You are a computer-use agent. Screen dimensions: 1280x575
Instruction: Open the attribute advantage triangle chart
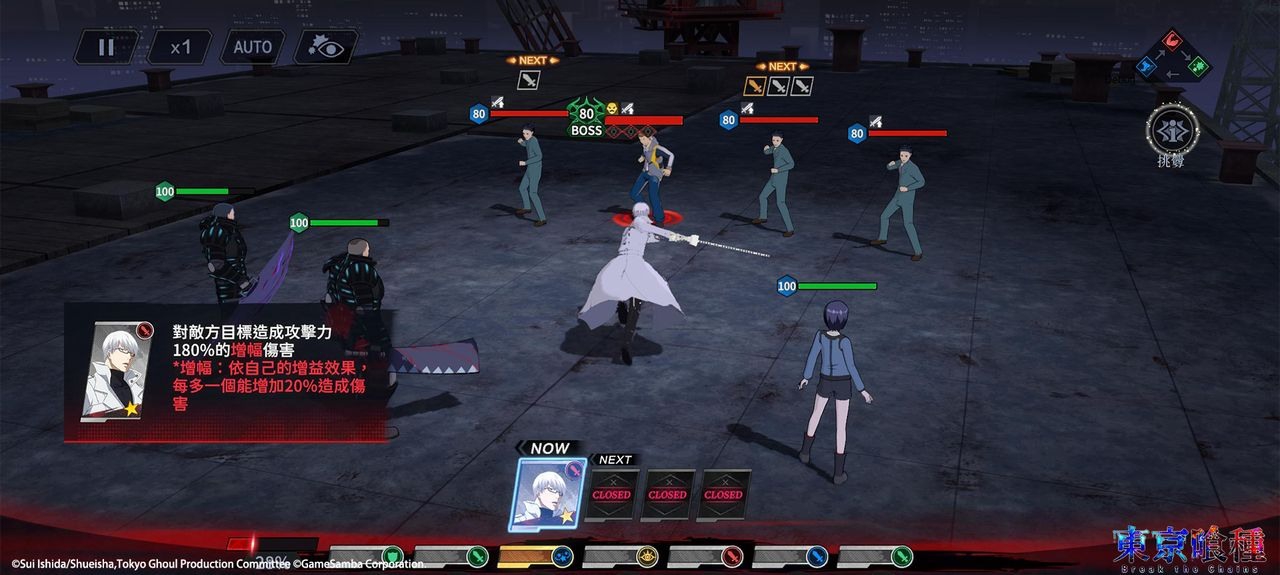pyautogui.click(x=1172, y=56)
